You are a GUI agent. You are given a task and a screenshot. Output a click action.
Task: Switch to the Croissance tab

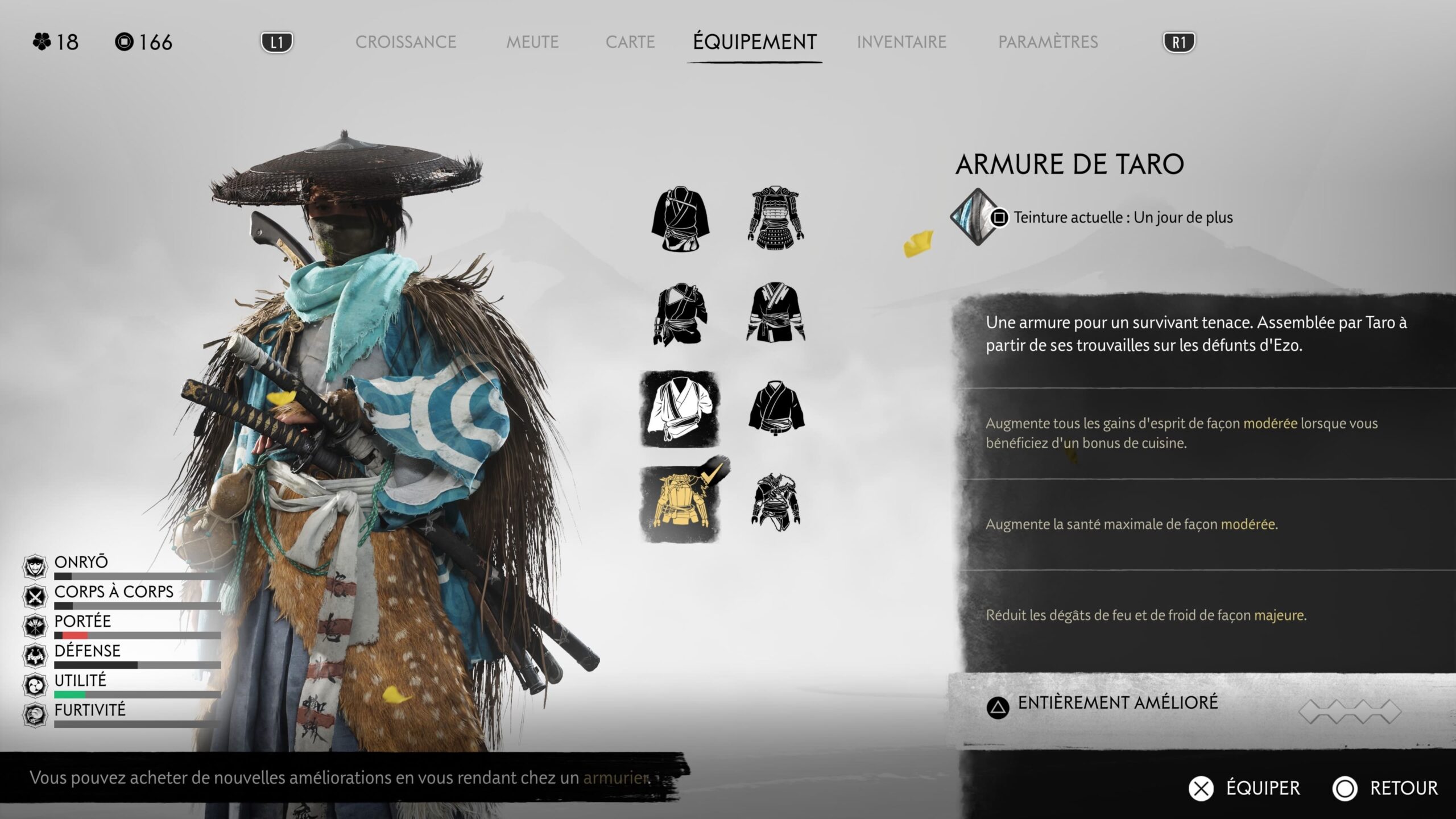(406, 42)
